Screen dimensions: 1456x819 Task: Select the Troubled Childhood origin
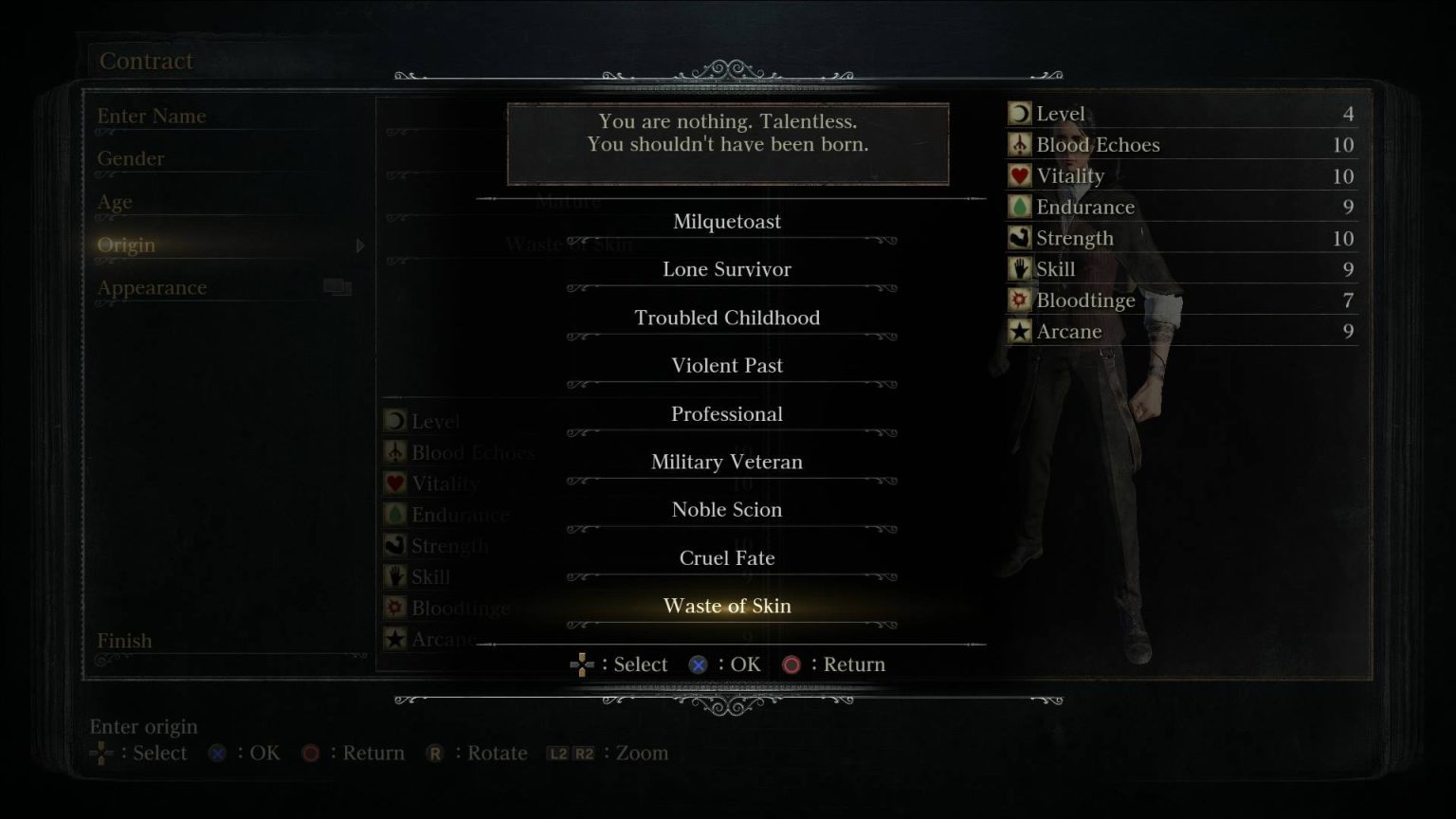click(x=727, y=318)
